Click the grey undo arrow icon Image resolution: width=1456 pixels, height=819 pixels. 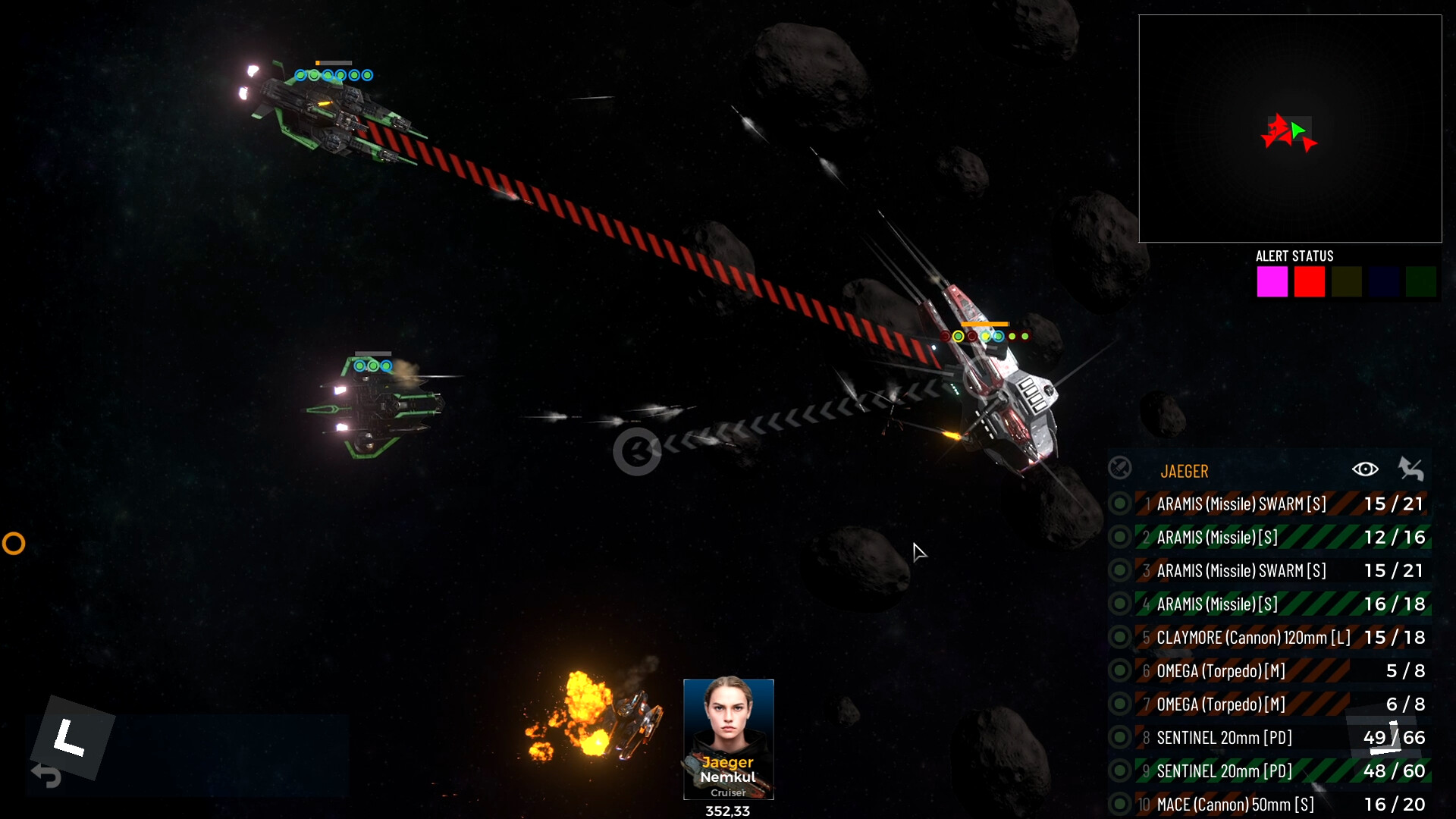pyautogui.click(x=47, y=775)
